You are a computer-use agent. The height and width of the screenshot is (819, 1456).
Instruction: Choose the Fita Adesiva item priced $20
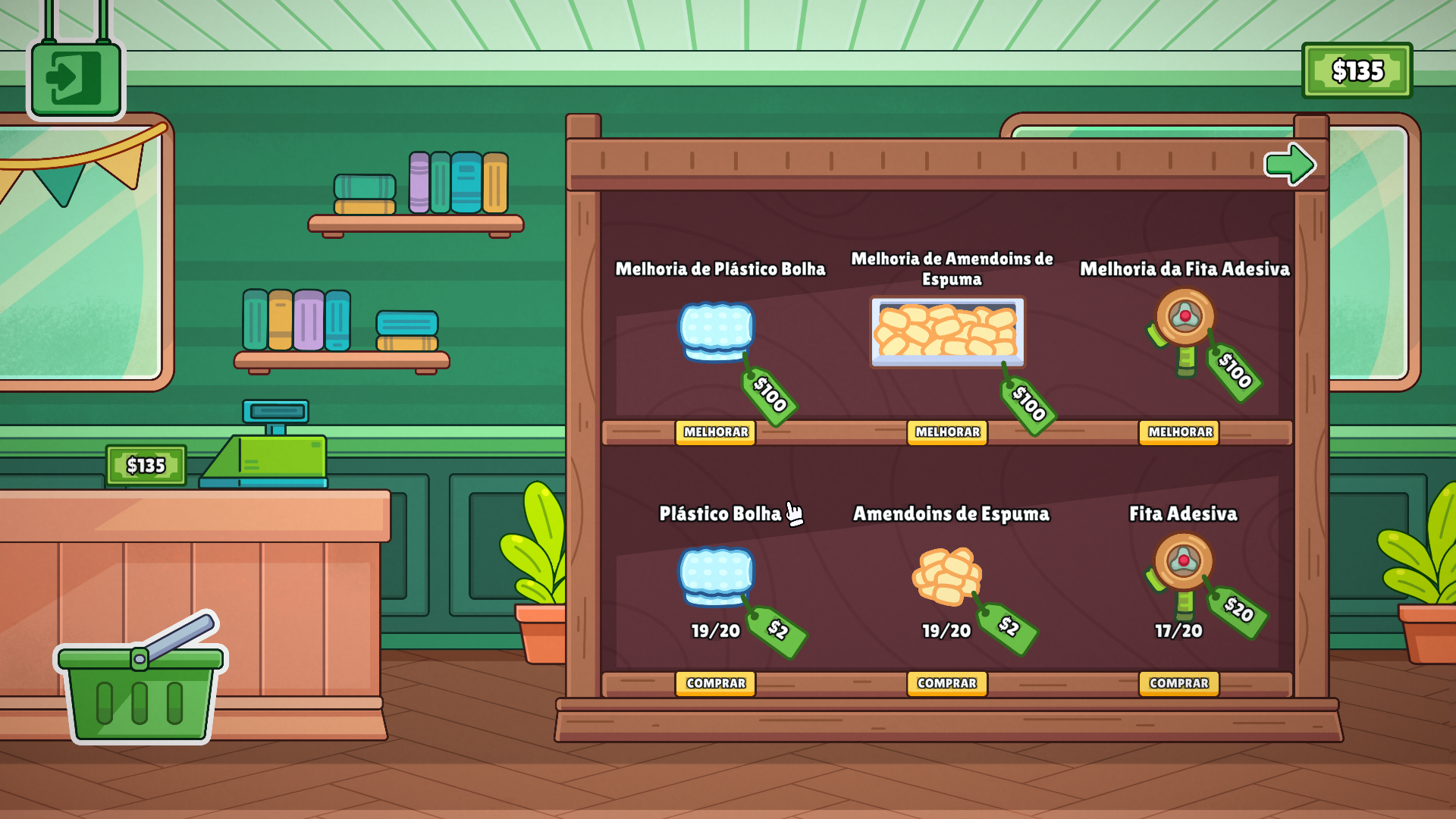pos(1182,573)
